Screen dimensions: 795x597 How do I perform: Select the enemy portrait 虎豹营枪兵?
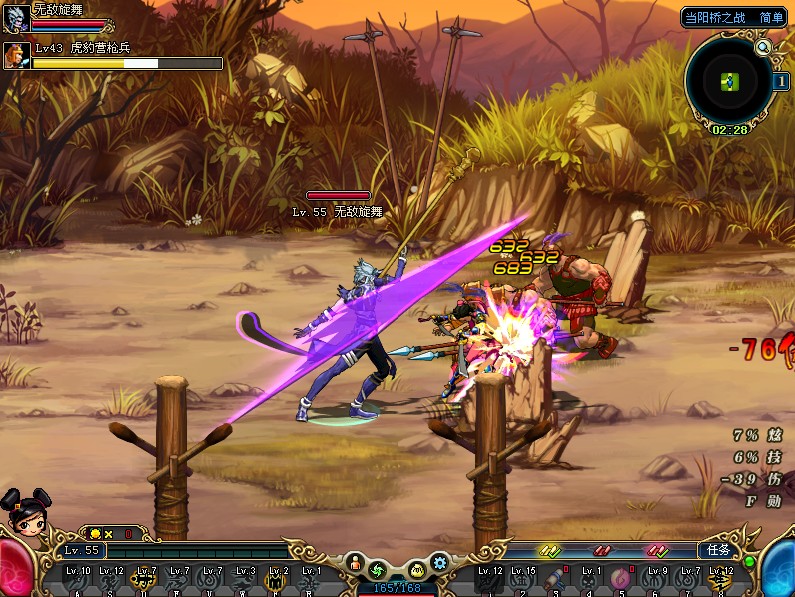15,55
